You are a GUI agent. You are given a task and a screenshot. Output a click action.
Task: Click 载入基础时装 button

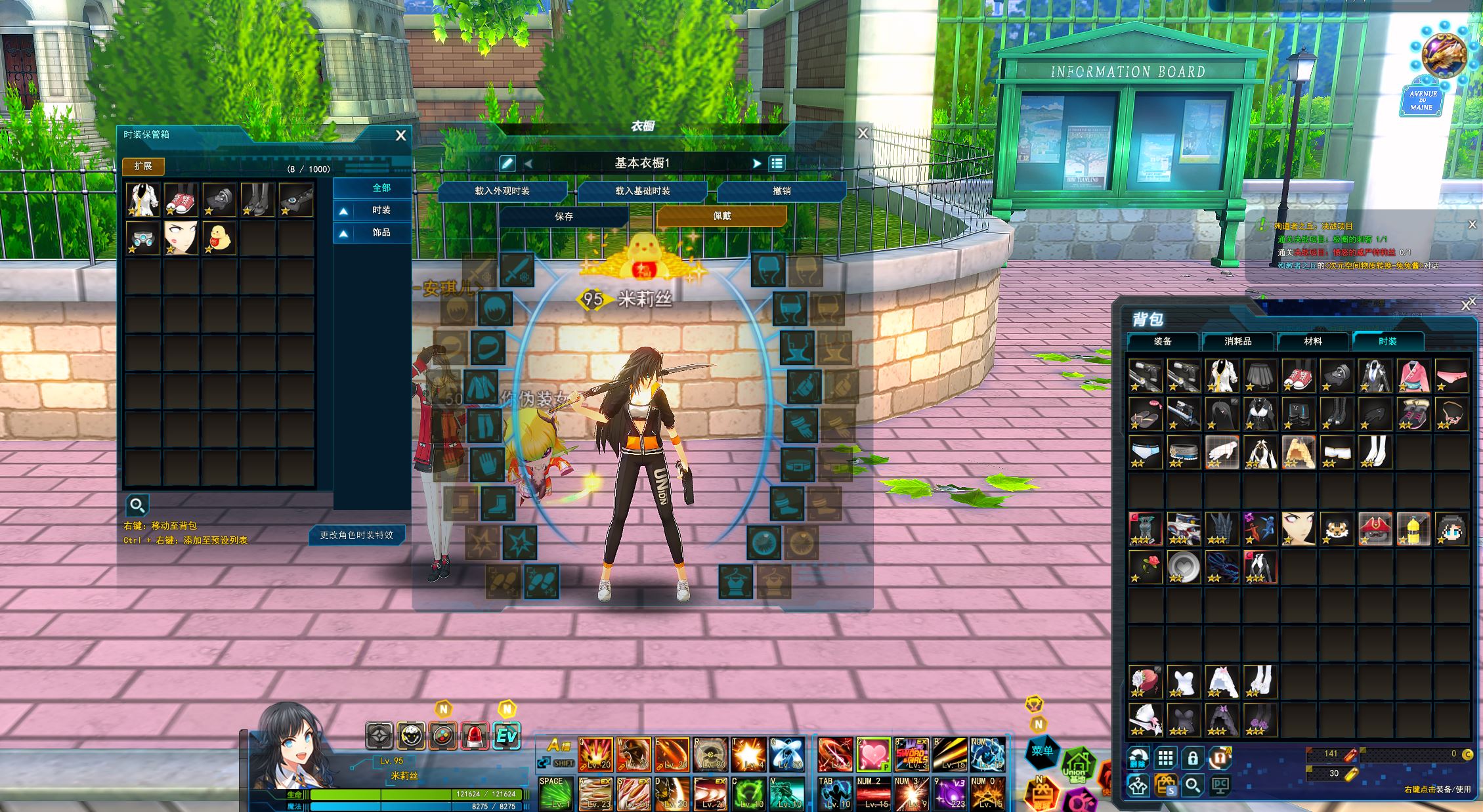[x=642, y=191]
